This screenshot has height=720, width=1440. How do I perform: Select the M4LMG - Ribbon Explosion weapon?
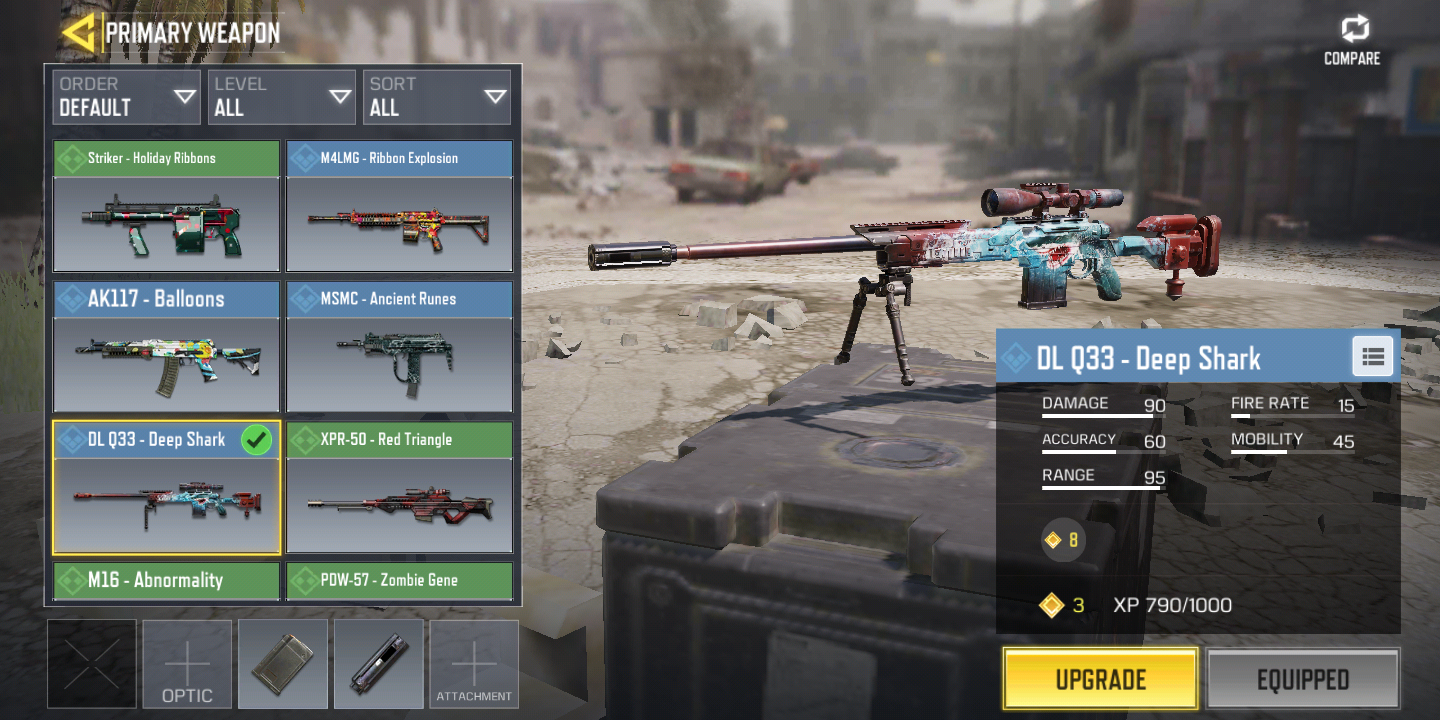(399, 207)
